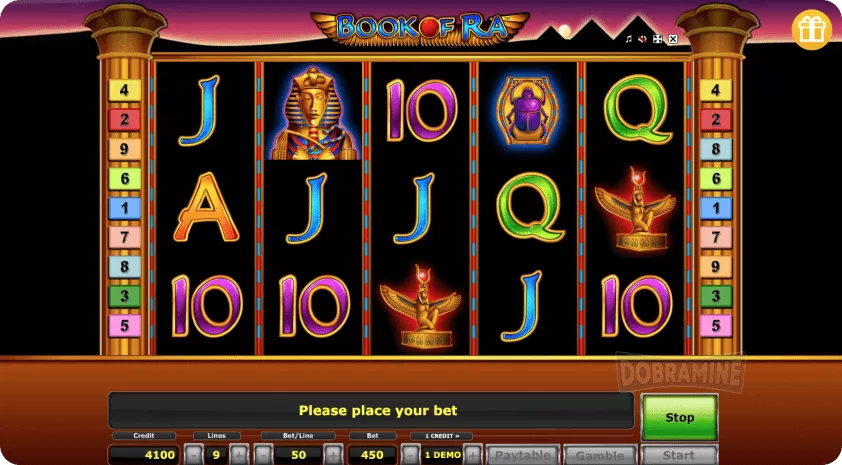The height and width of the screenshot is (465, 842).
Task: Increase the credit value with plus
Action: point(473,455)
